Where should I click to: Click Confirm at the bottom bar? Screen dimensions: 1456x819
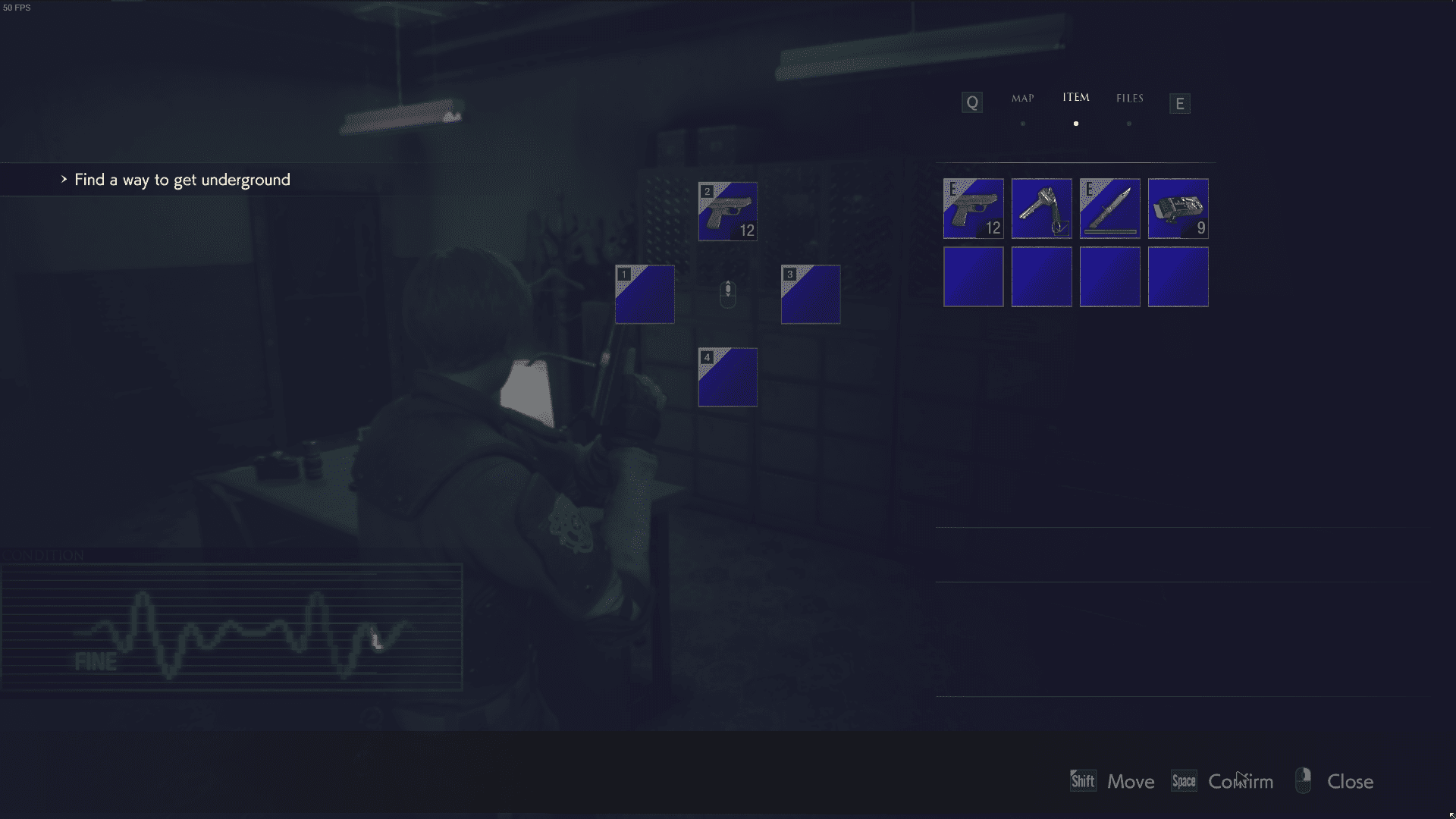1241,781
